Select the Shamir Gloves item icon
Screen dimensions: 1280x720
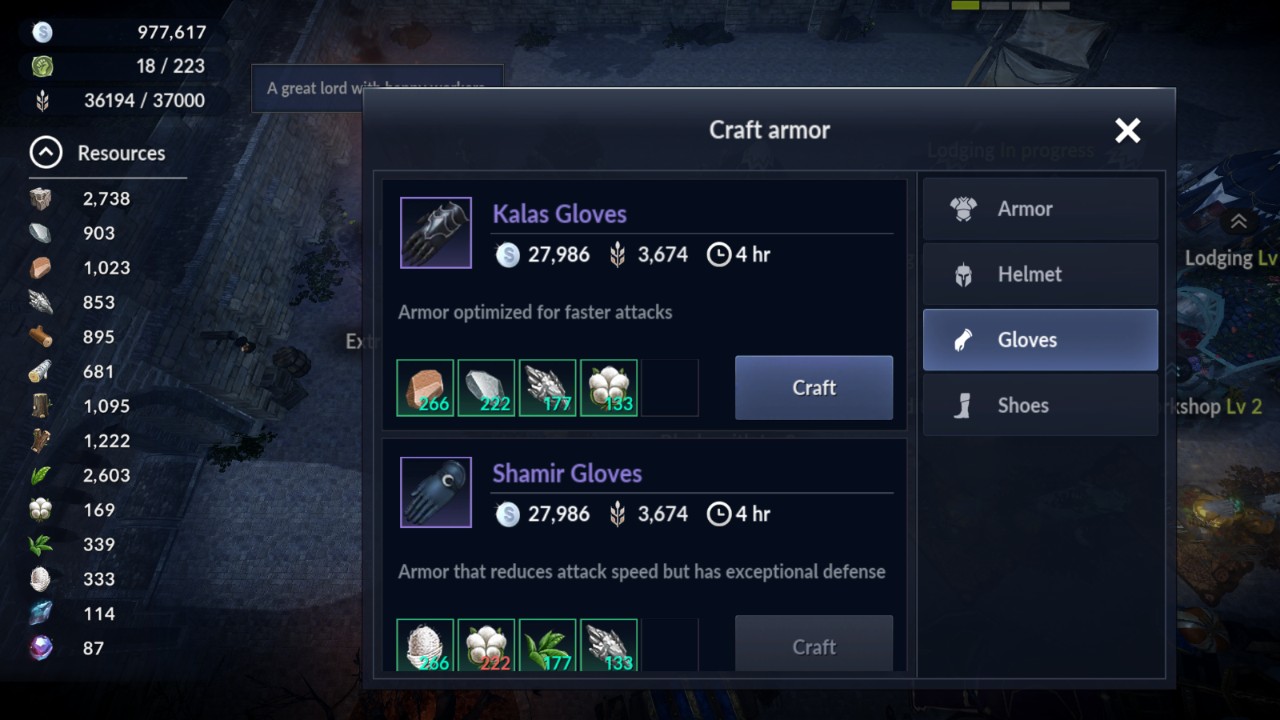click(436, 493)
